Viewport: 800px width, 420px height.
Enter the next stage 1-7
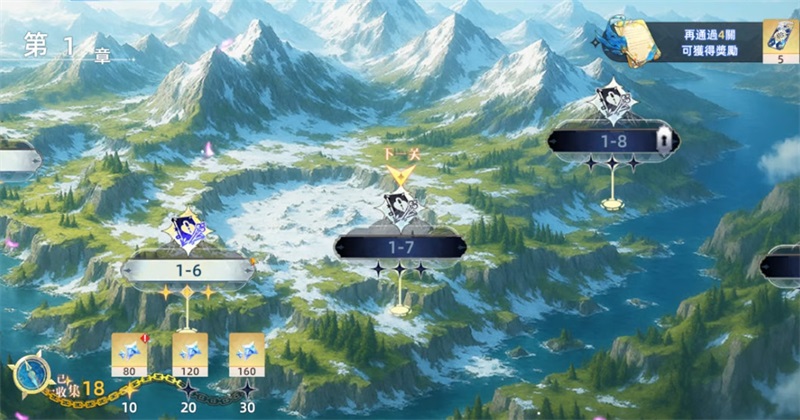click(x=400, y=245)
